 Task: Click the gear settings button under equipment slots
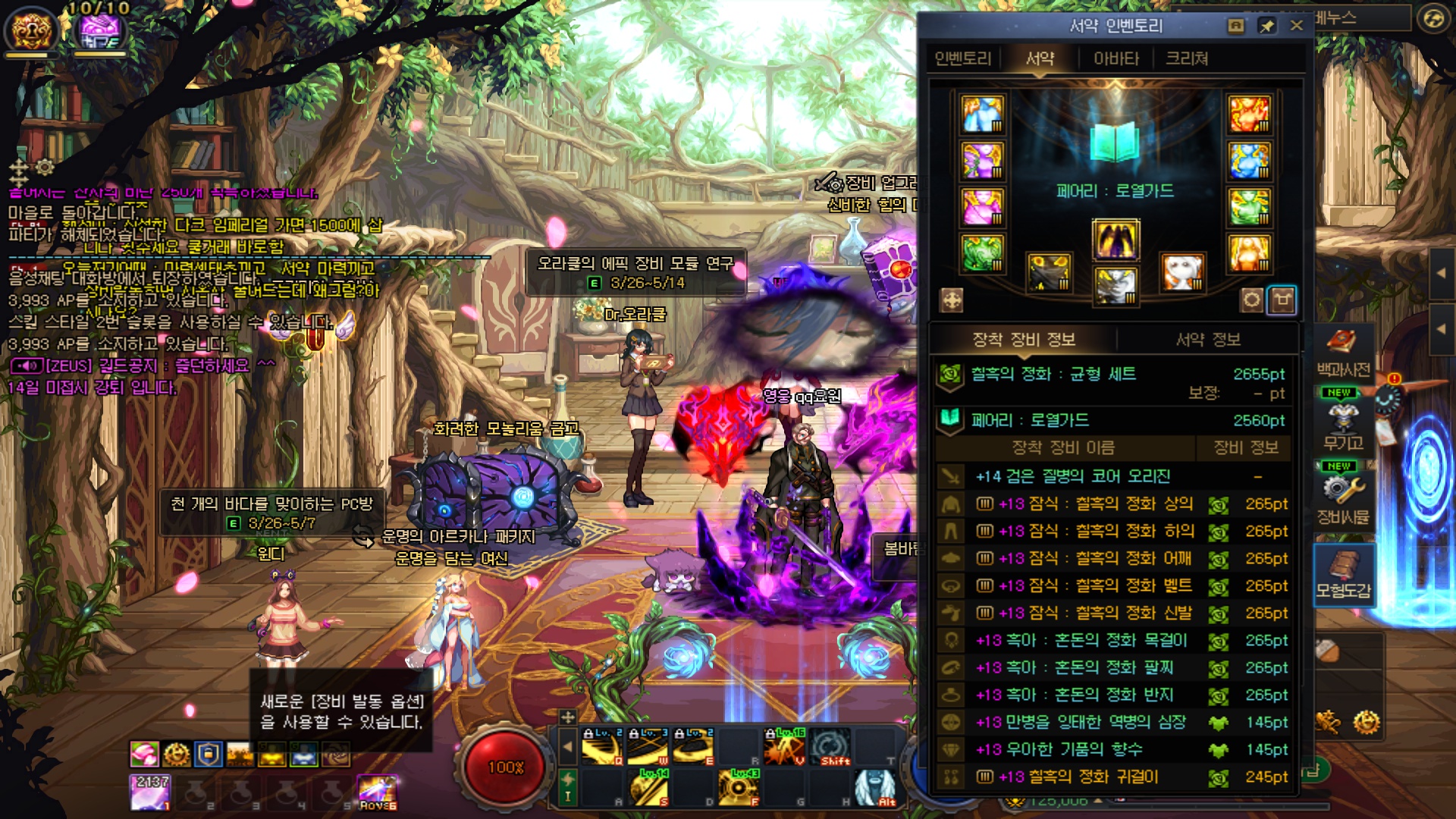pyautogui.click(x=1251, y=300)
